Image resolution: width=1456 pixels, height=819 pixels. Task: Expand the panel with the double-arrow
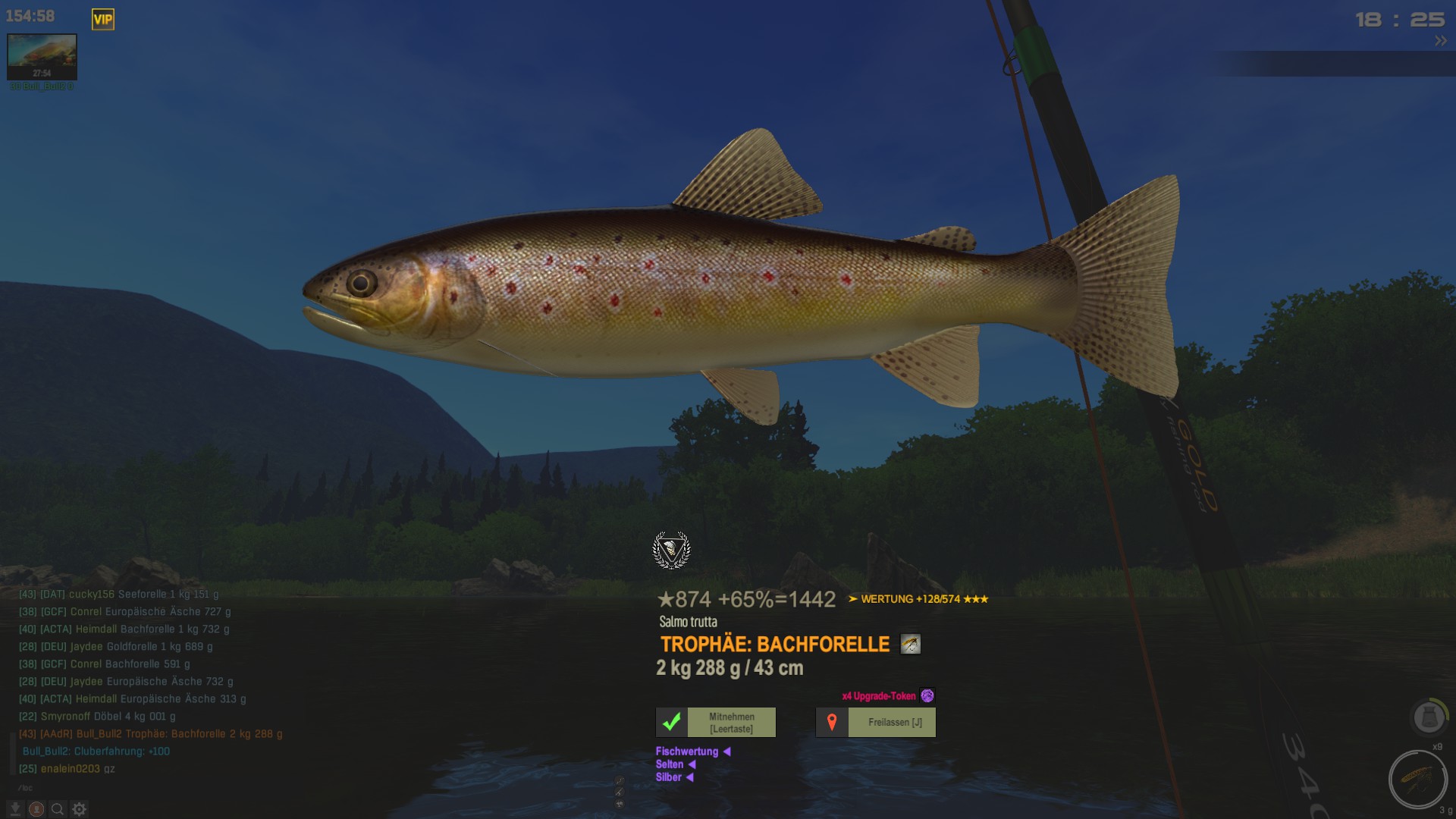[x=1440, y=42]
